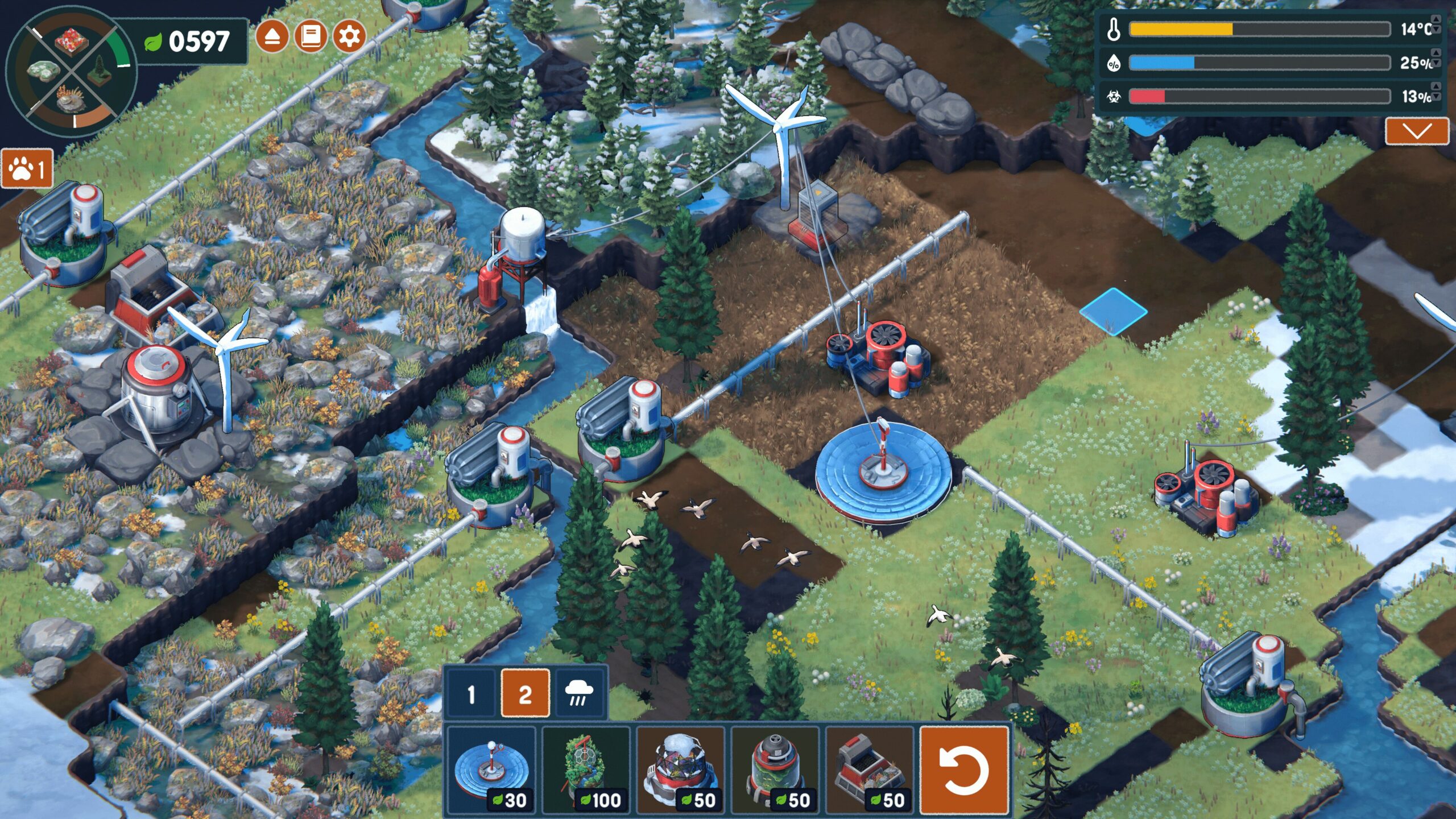Click the orange eject button
Viewport: 1456px width, 819px height.
click(x=272, y=37)
